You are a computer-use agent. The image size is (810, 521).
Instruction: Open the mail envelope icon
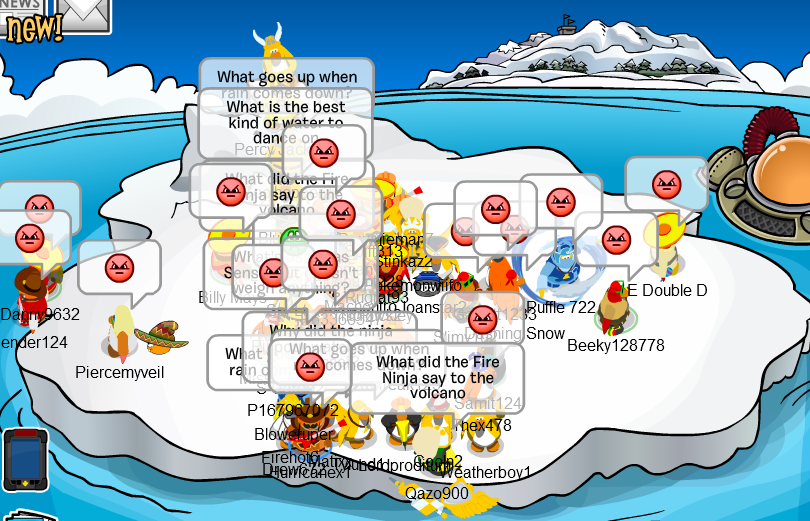83,12
